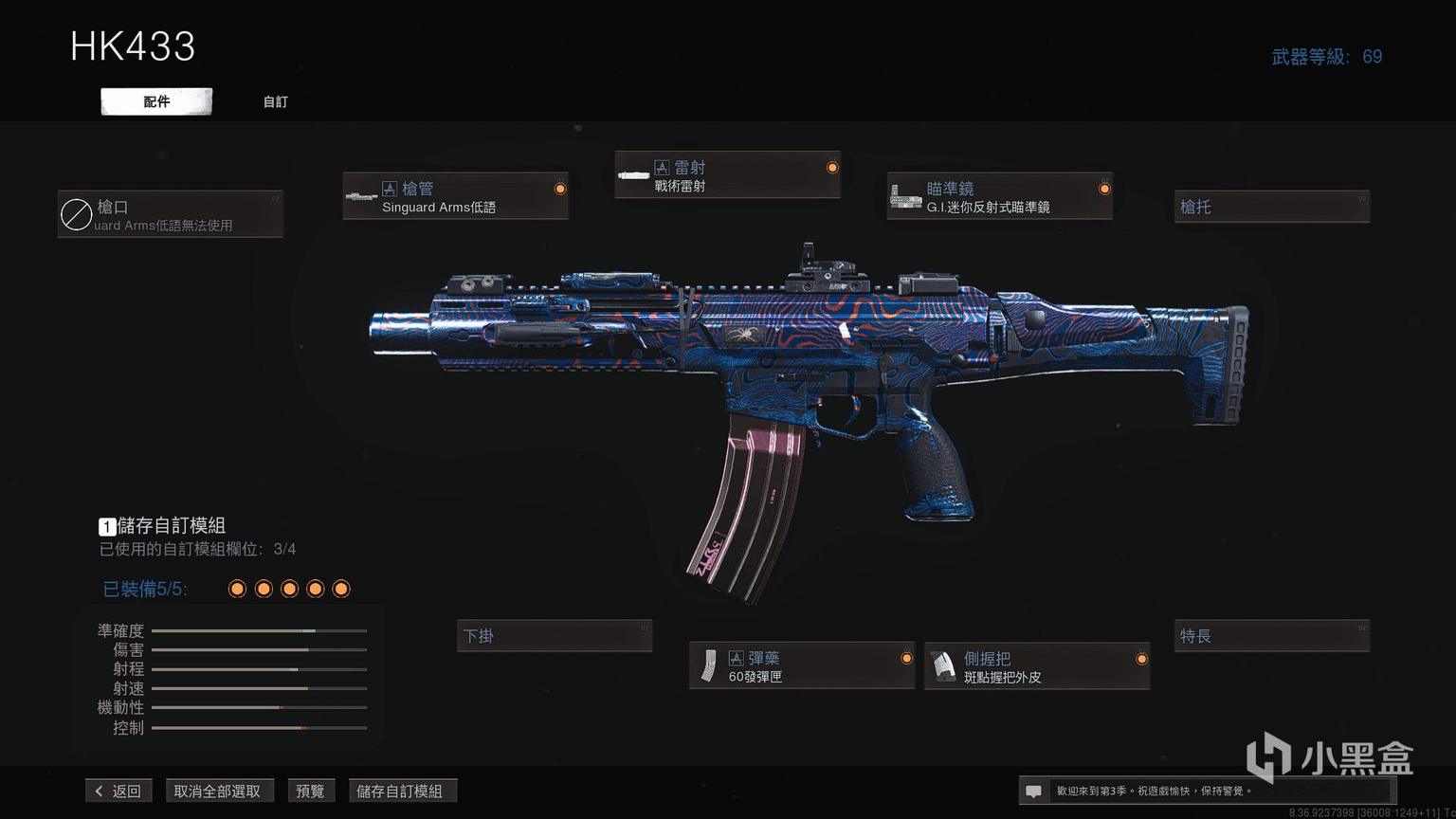
Task: Open the chat message icon
Action: pyautogui.click(x=1034, y=791)
